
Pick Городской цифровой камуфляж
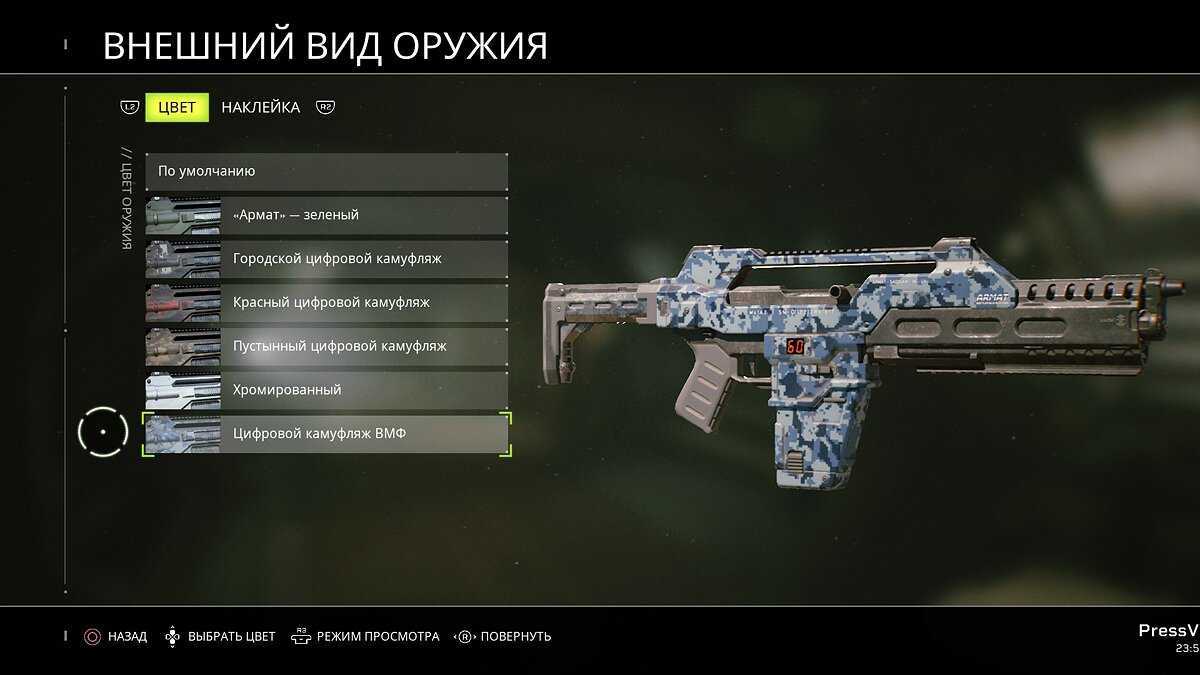[x=326, y=259]
